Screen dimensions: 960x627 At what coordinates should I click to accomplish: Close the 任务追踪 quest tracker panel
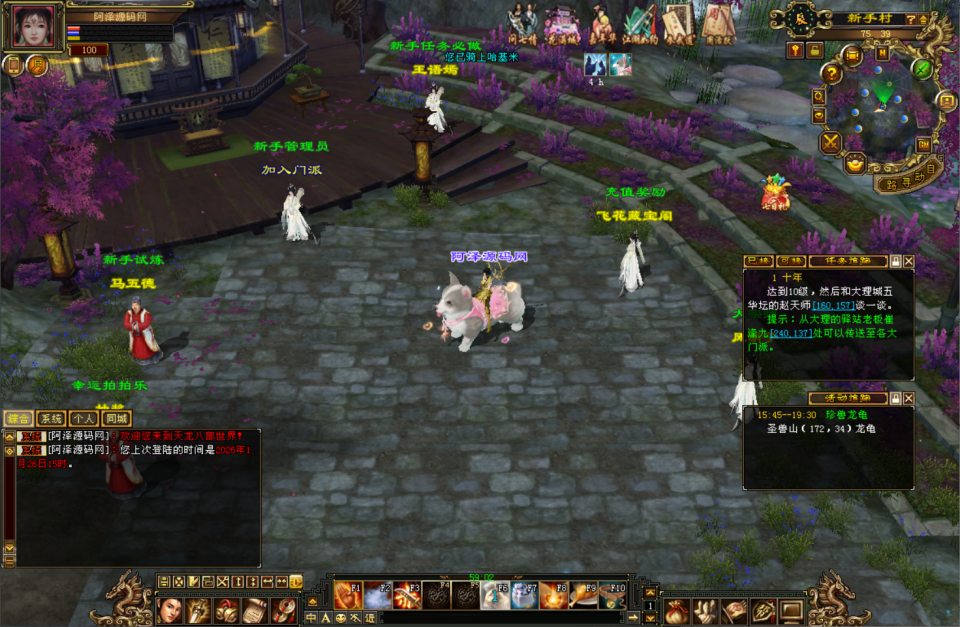pyautogui.click(x=908, y=261)
